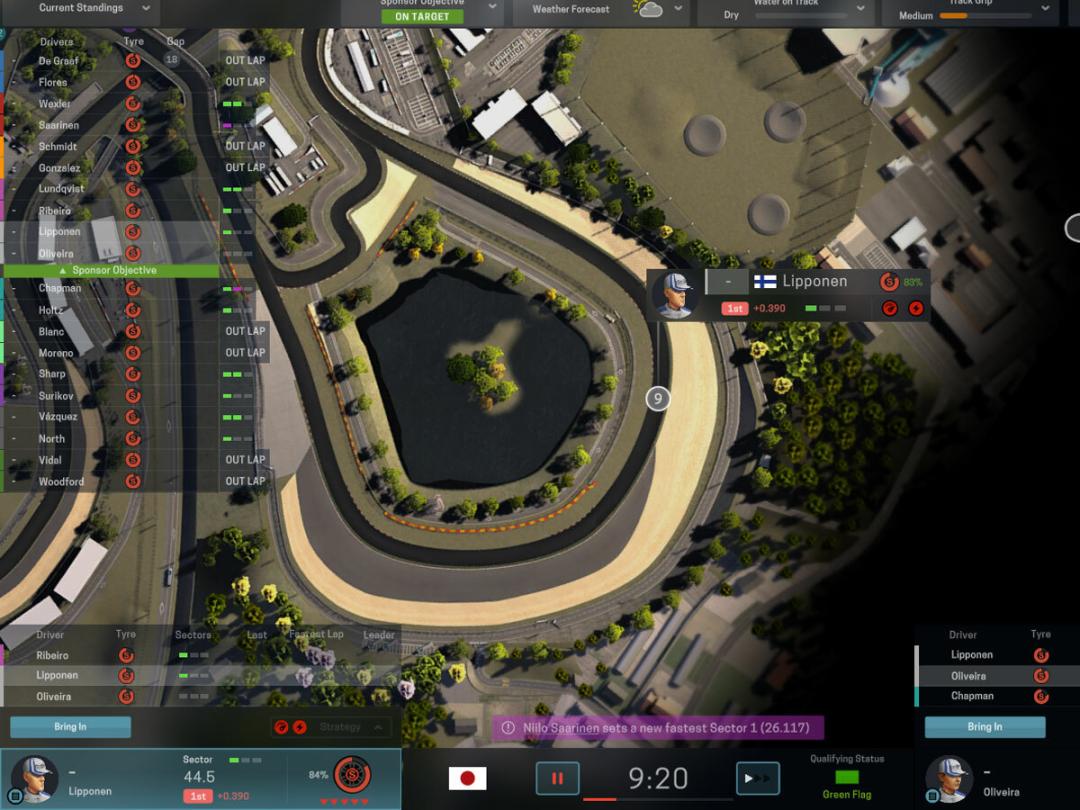This screenshot has width=1080, height=810.
Task: Open the Weather Forecast dropdown
Action: (679, 9)
